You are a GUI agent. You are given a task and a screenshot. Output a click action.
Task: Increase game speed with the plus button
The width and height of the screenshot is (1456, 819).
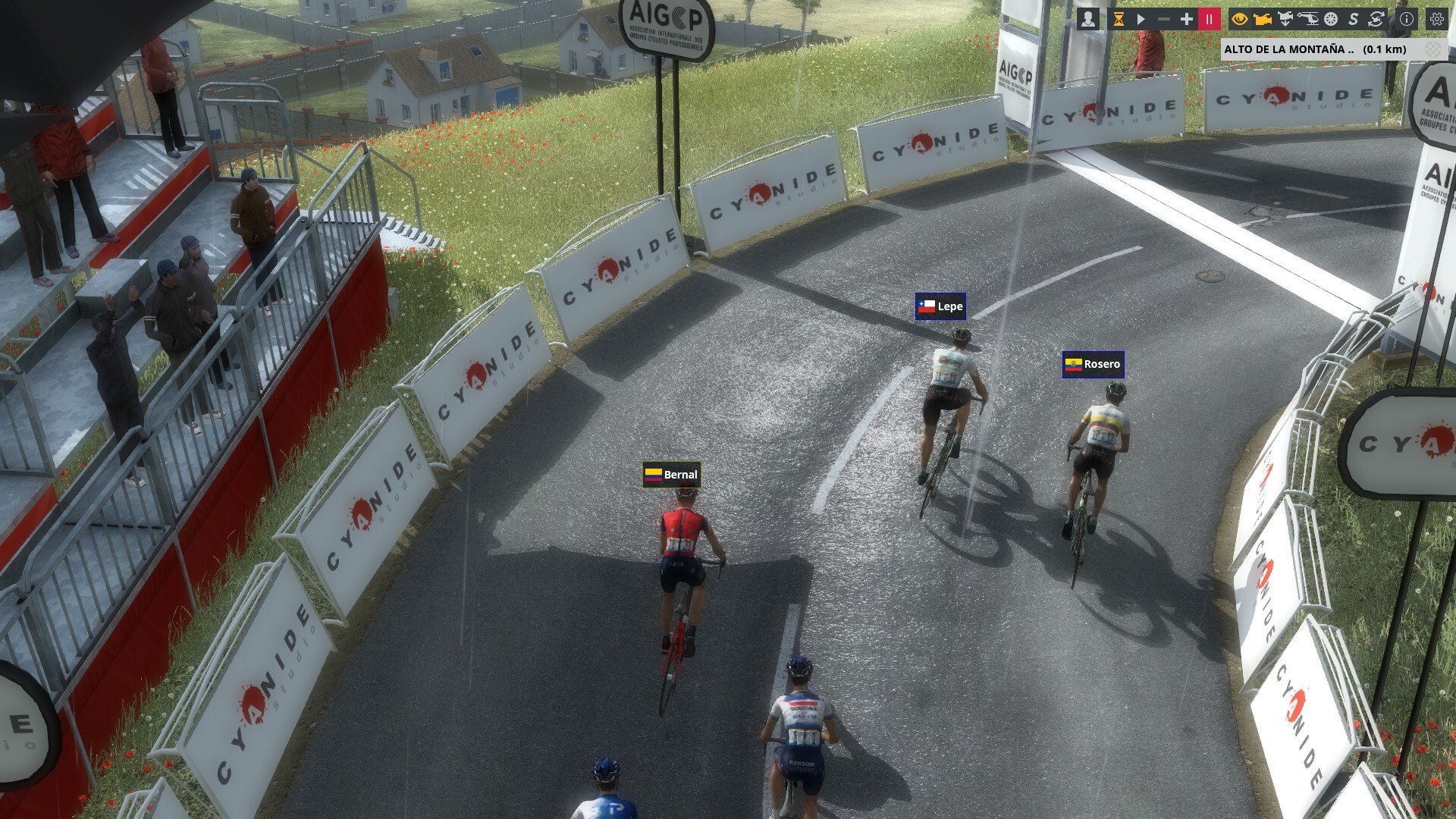coord(1186,20)
